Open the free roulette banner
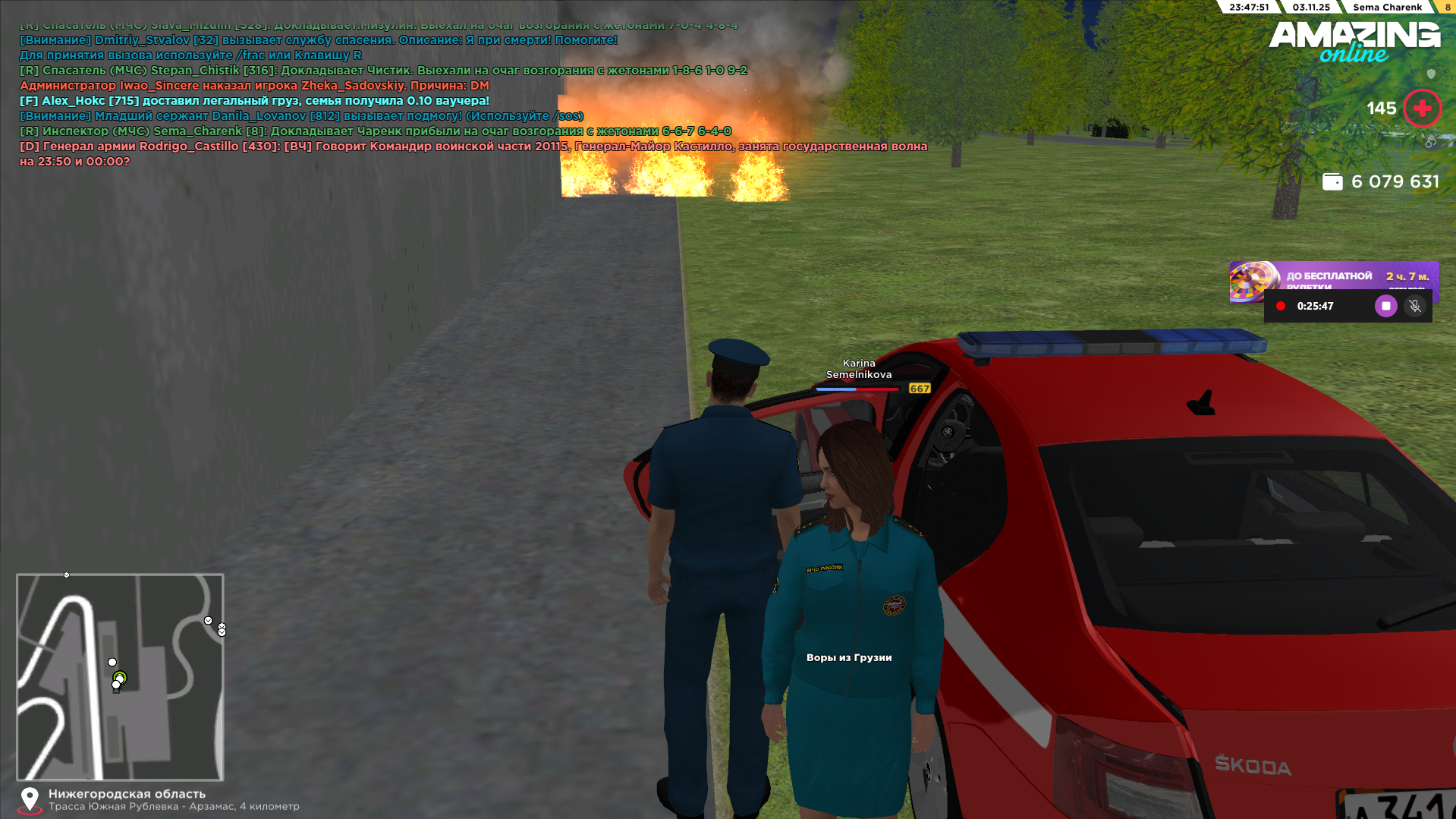The width and height of the screenshot is (1456, 819). (x=1333, y=276)
